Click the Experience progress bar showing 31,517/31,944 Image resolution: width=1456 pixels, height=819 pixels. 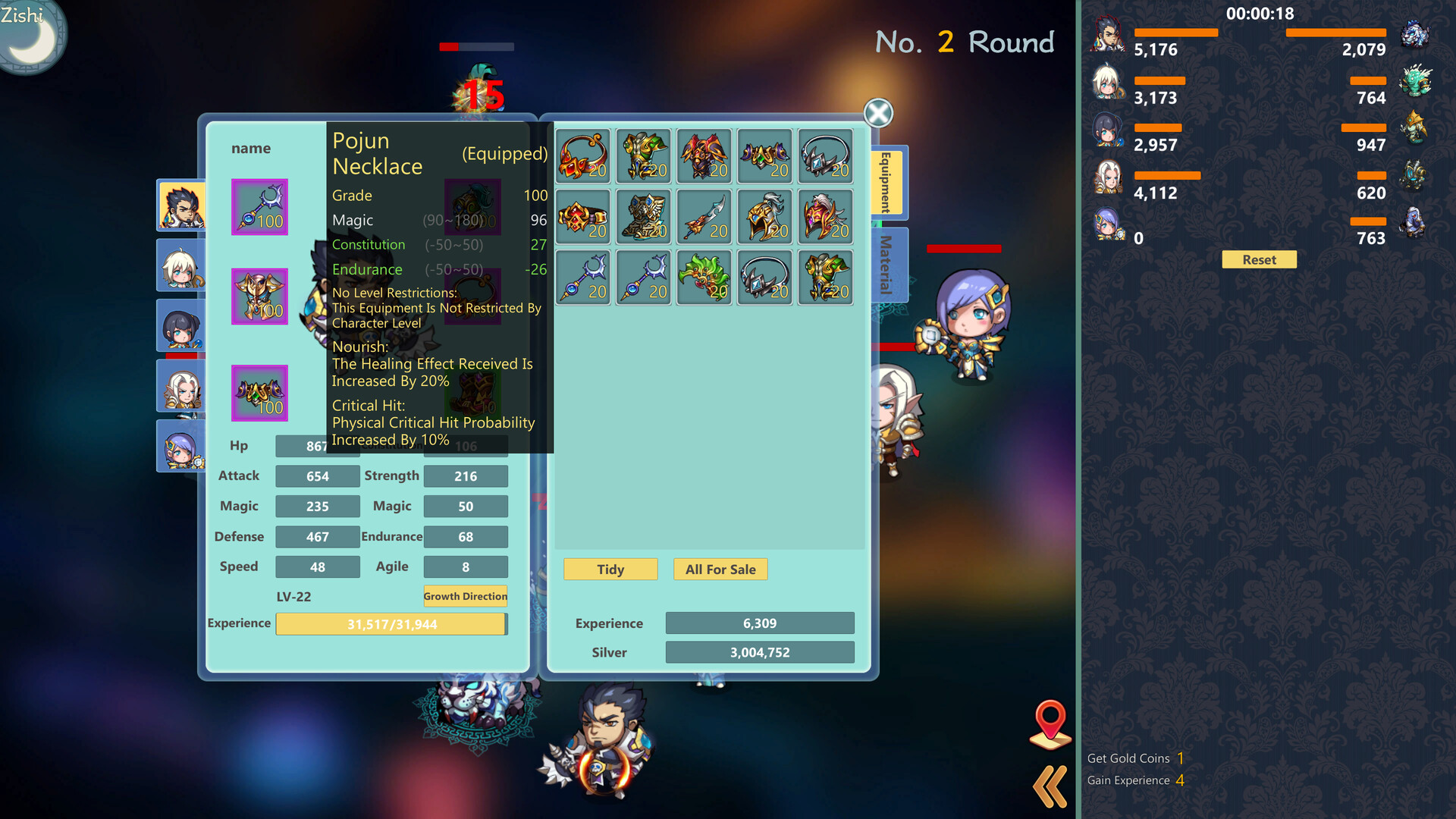(391, 623)
